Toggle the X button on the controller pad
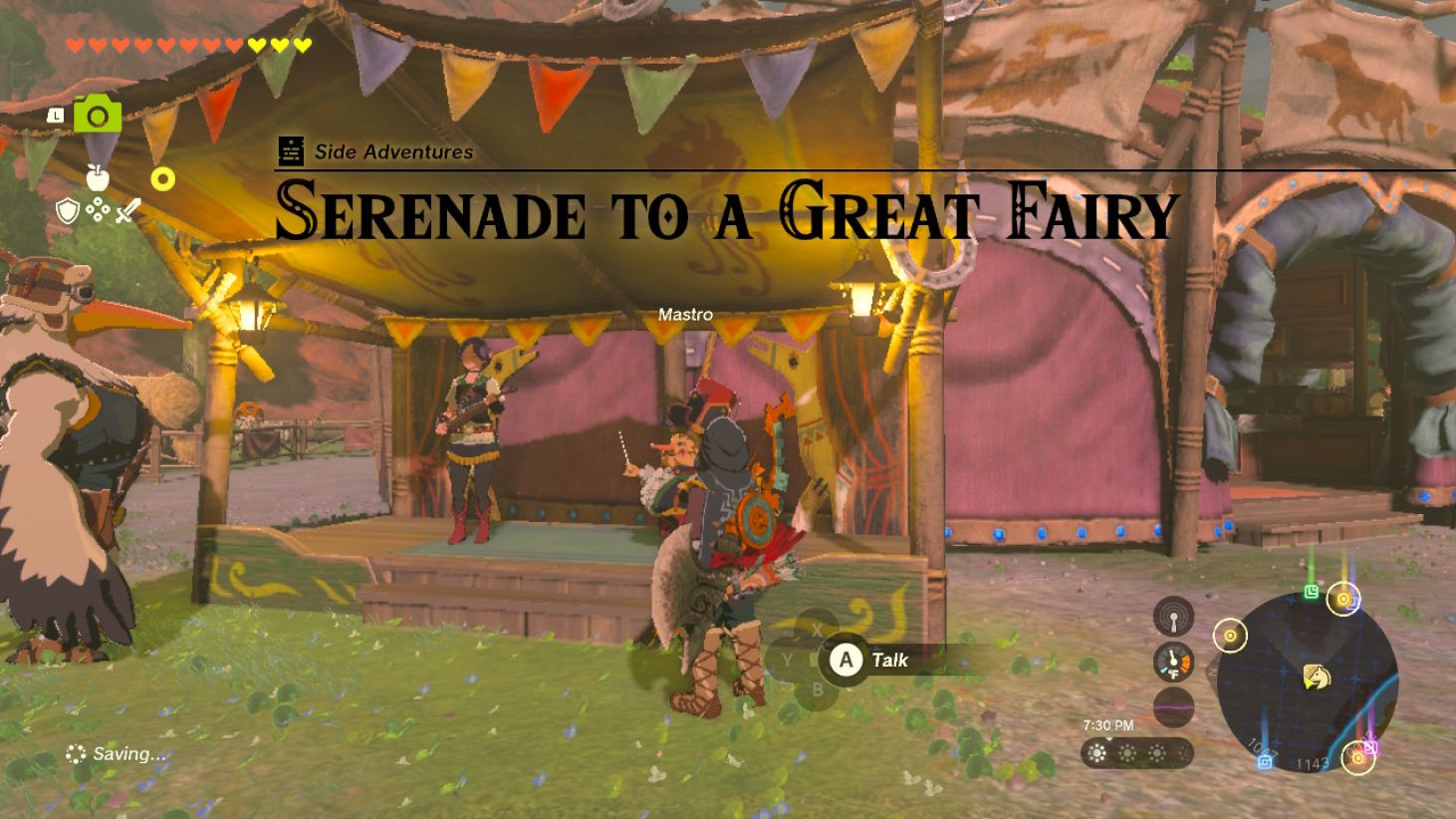The image size is (1456, 819). click(x=819, y=629)
